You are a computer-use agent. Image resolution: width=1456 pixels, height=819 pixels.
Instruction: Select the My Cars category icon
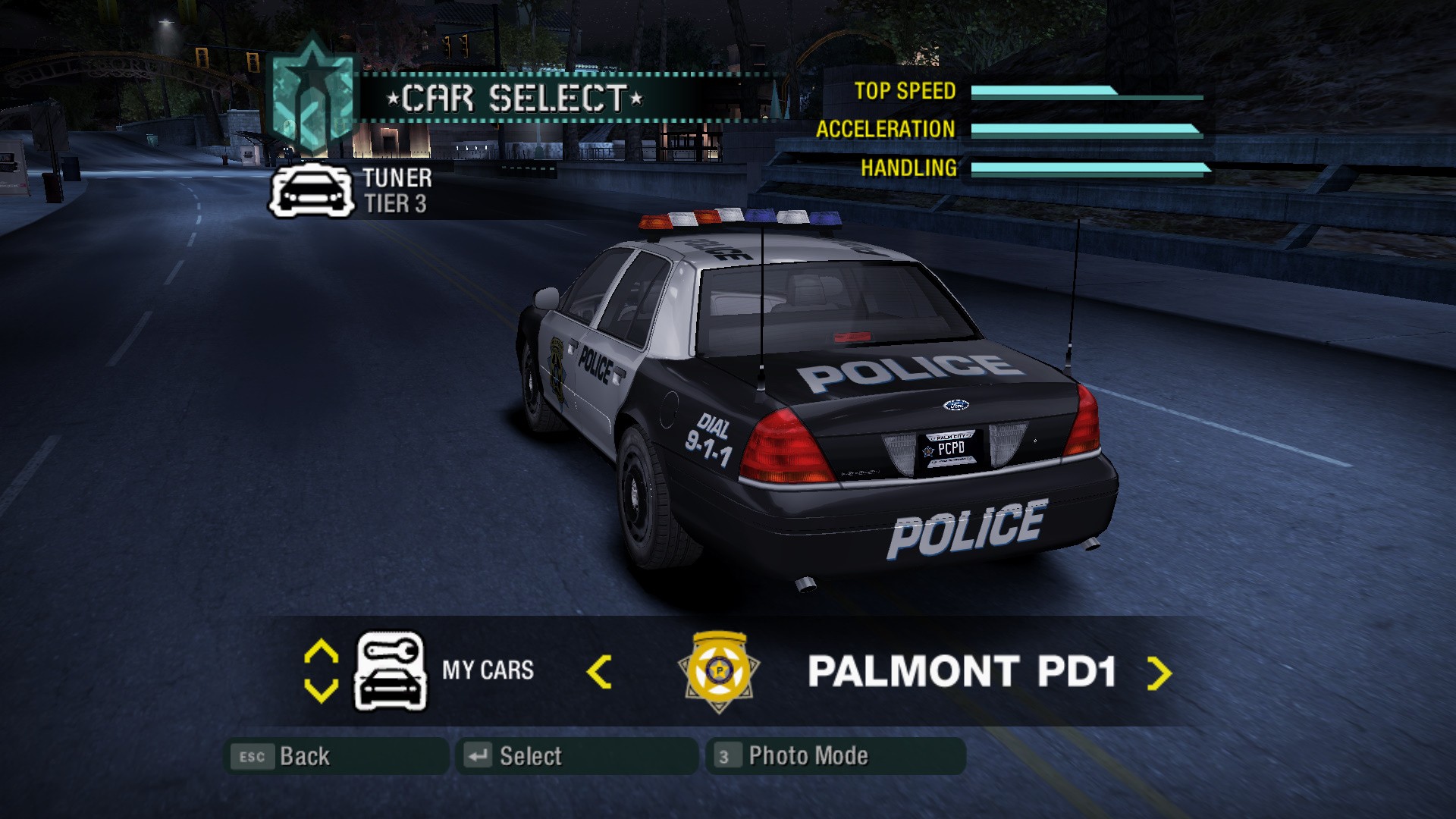pyautogui.click(x=391, y=672)
